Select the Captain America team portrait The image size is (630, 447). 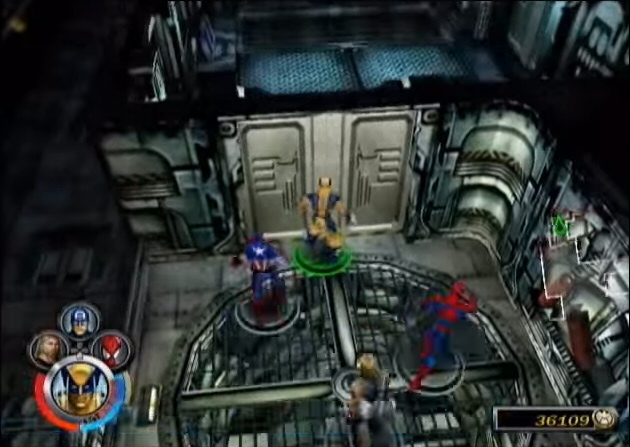79,320
